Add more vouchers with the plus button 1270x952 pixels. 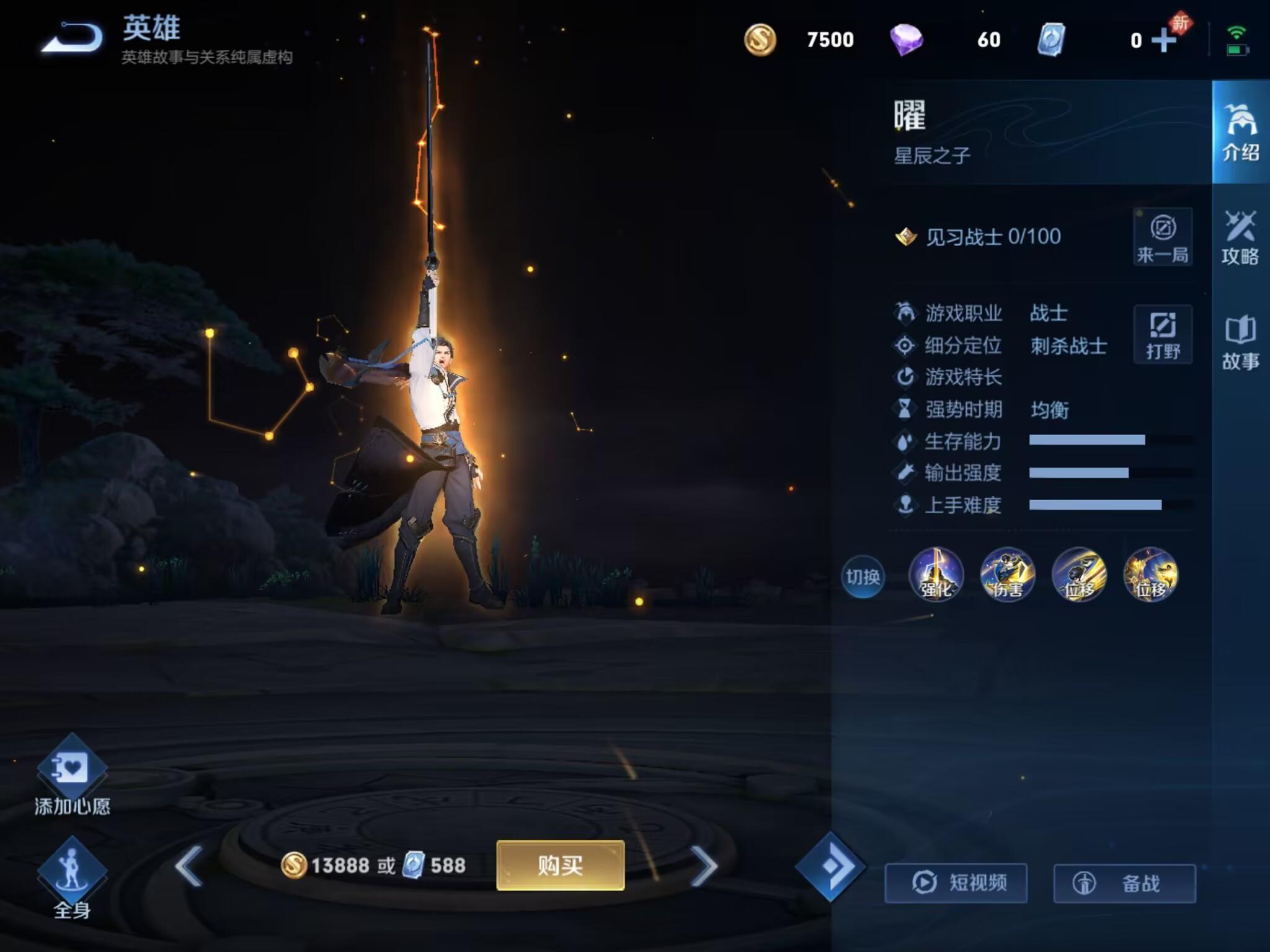click(x=1164, y=40)
